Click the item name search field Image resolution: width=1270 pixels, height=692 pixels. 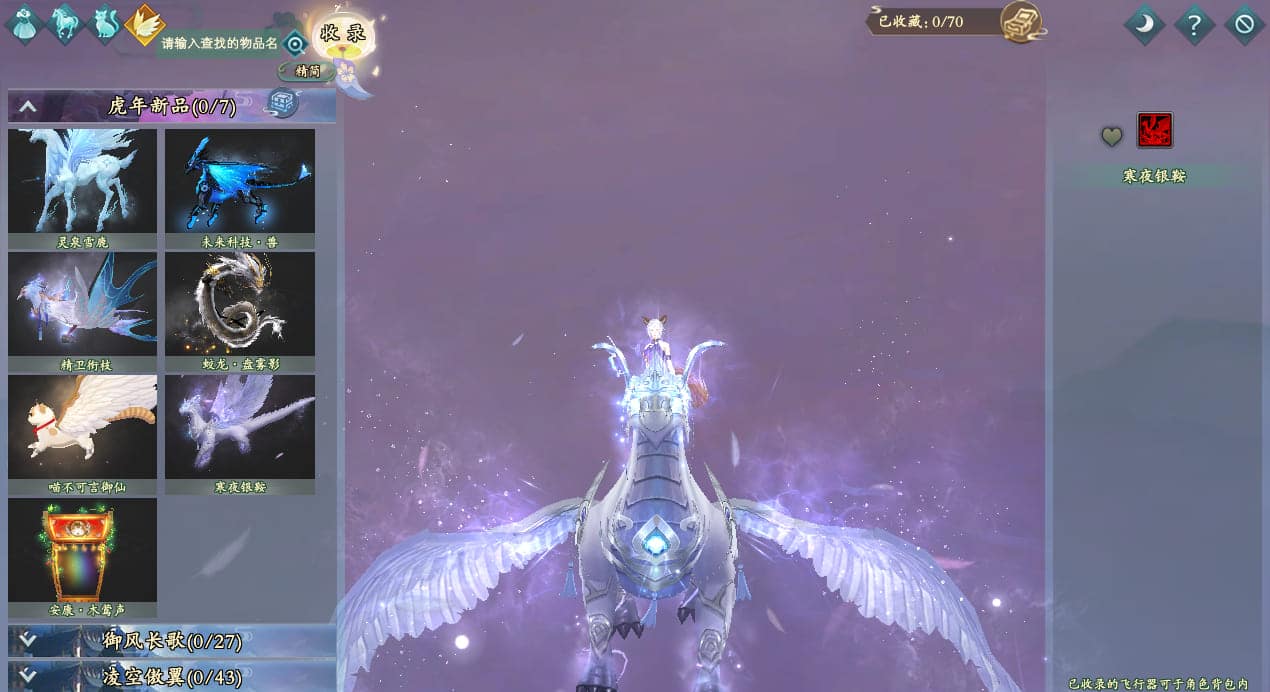(x=219, y=44)
